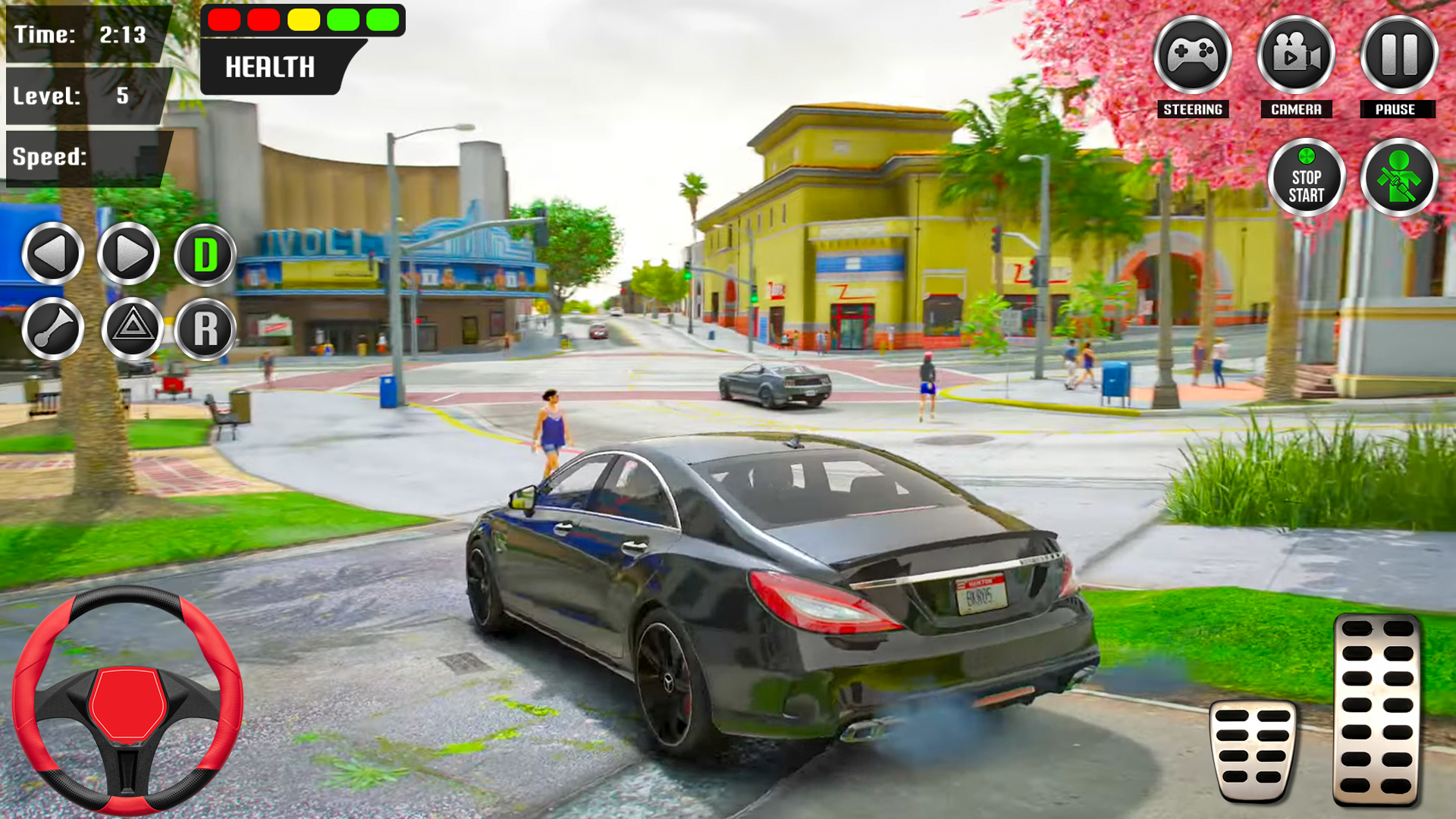The width and height of the screenshot is (1456, 819).
Task: Engage the R reverse gear
Action: (206, 329)
